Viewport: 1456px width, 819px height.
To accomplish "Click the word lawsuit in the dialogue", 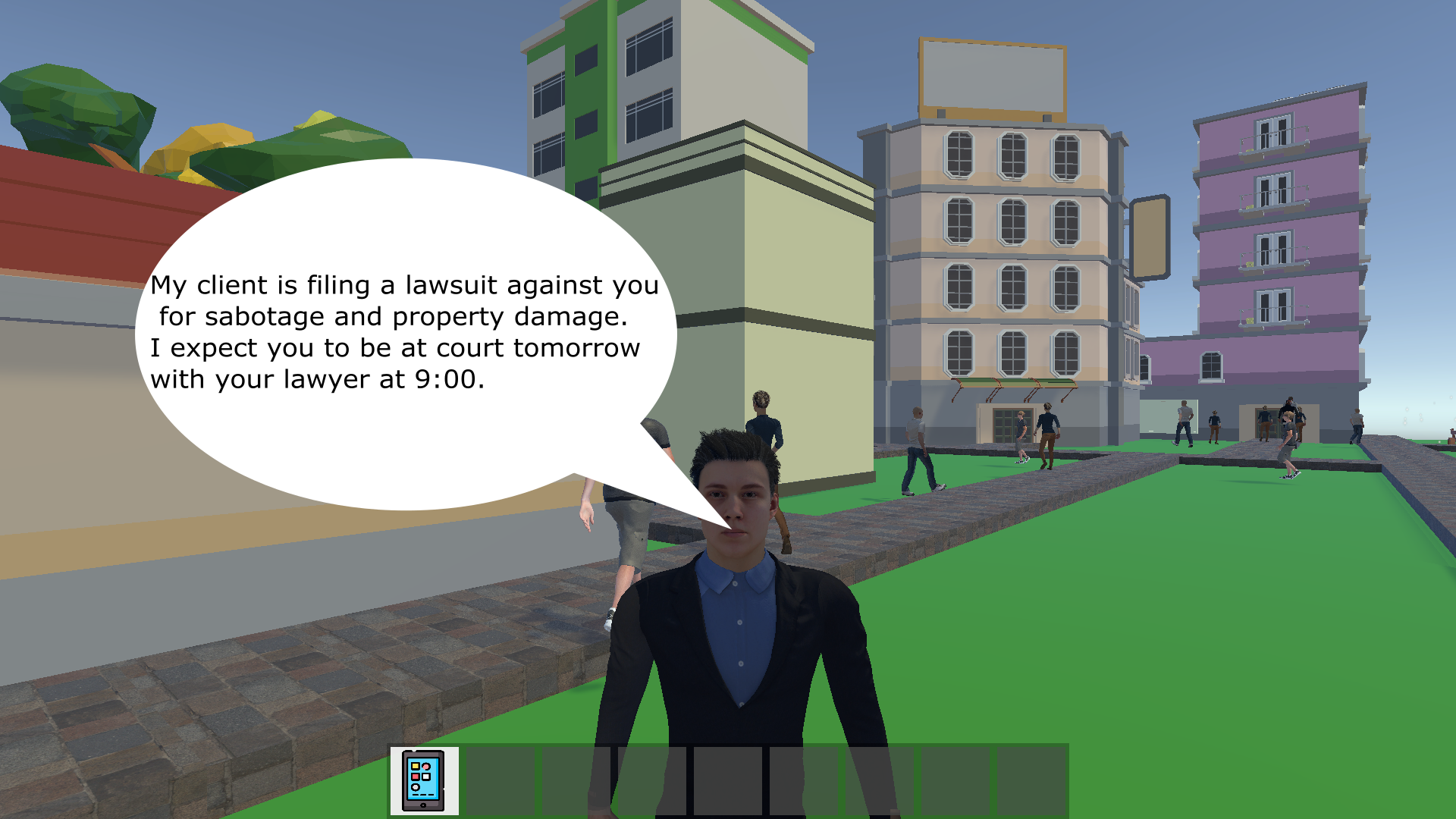I will tap(451, 286).
